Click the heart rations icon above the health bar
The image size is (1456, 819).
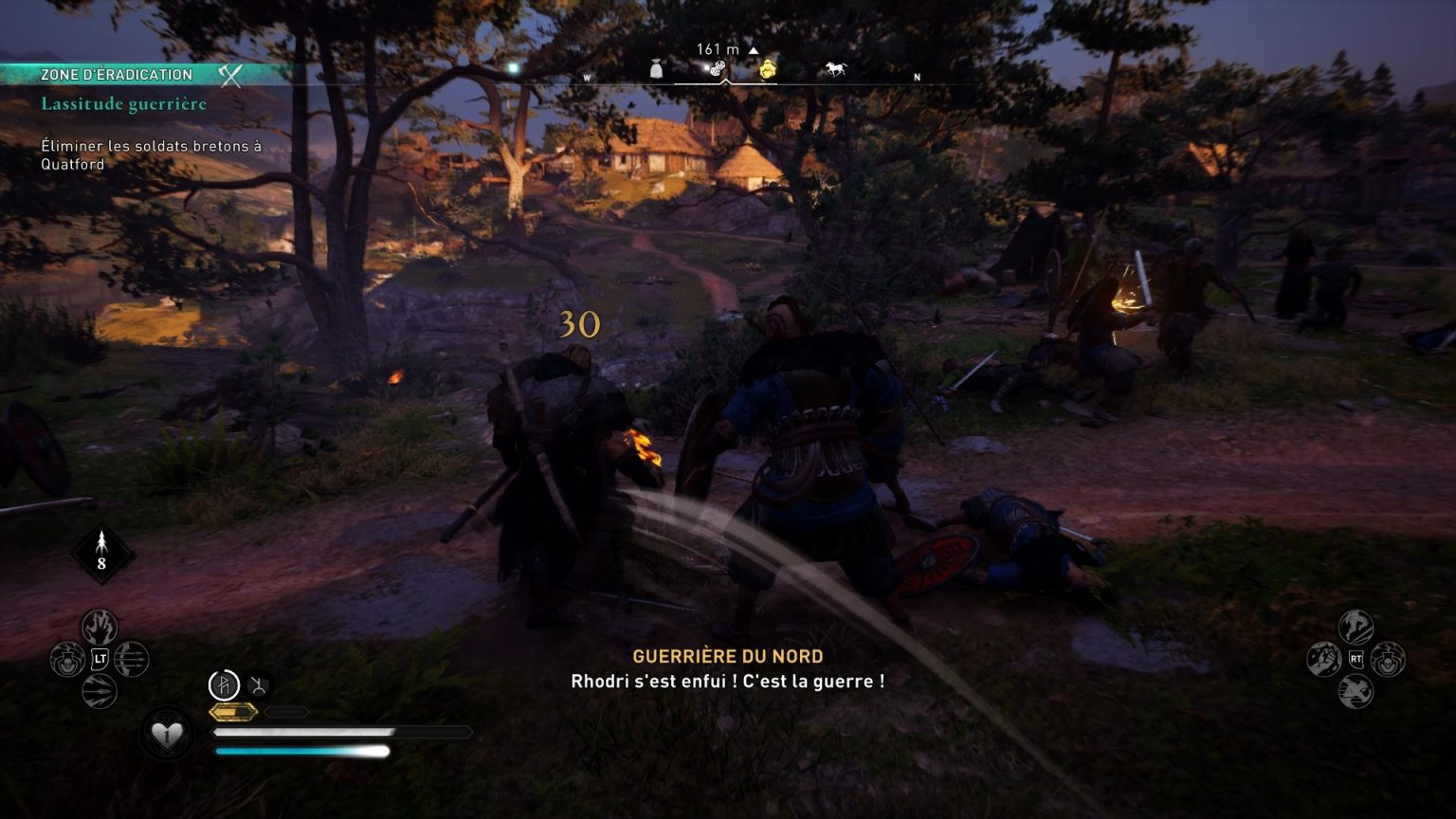click(x=166, y=733)
